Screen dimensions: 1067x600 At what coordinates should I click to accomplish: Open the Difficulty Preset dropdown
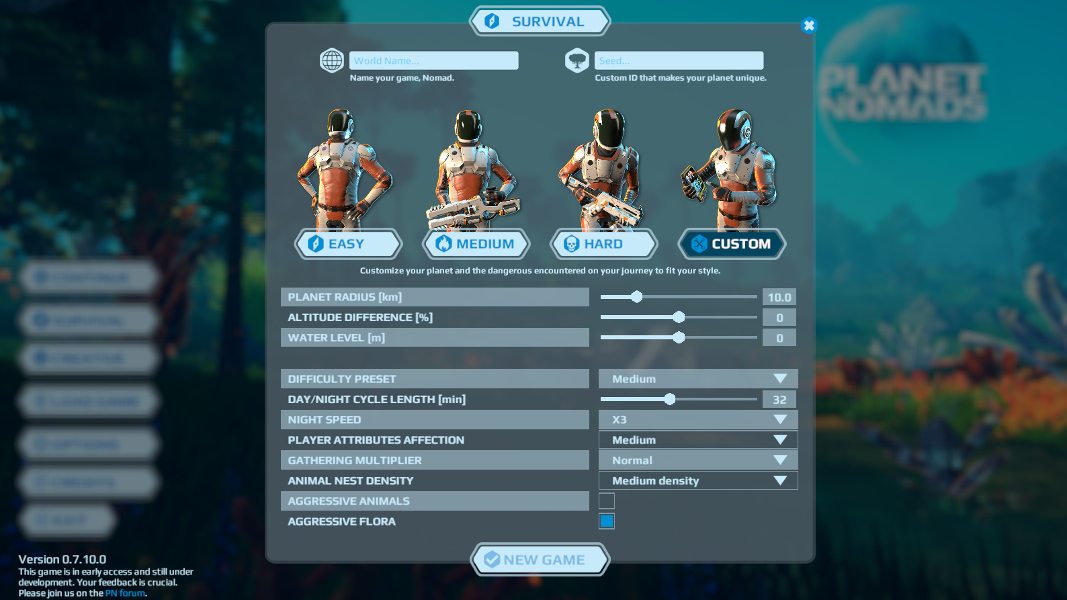coord(698,379)
